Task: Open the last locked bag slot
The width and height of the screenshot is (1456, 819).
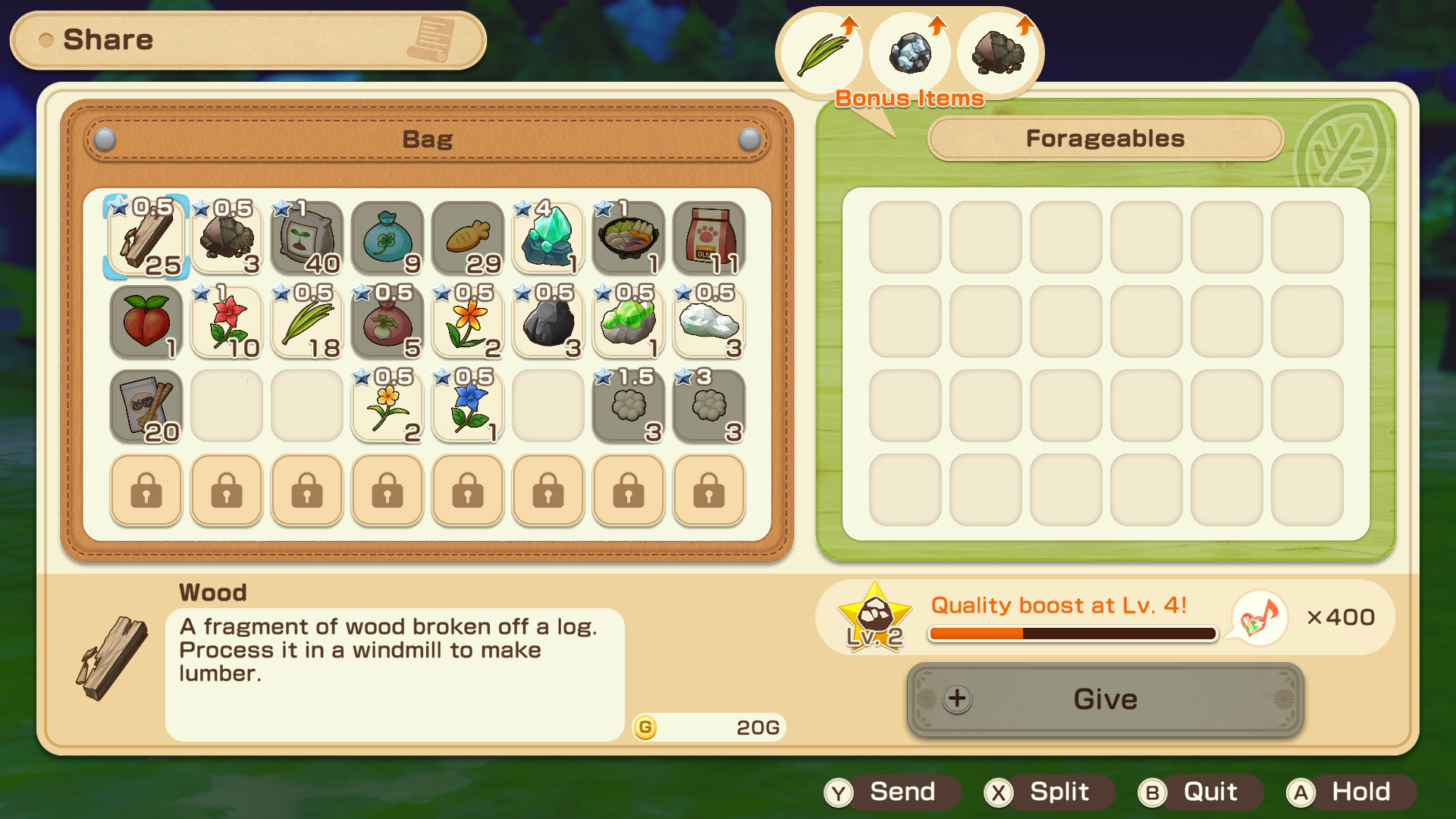Action: 708,491
